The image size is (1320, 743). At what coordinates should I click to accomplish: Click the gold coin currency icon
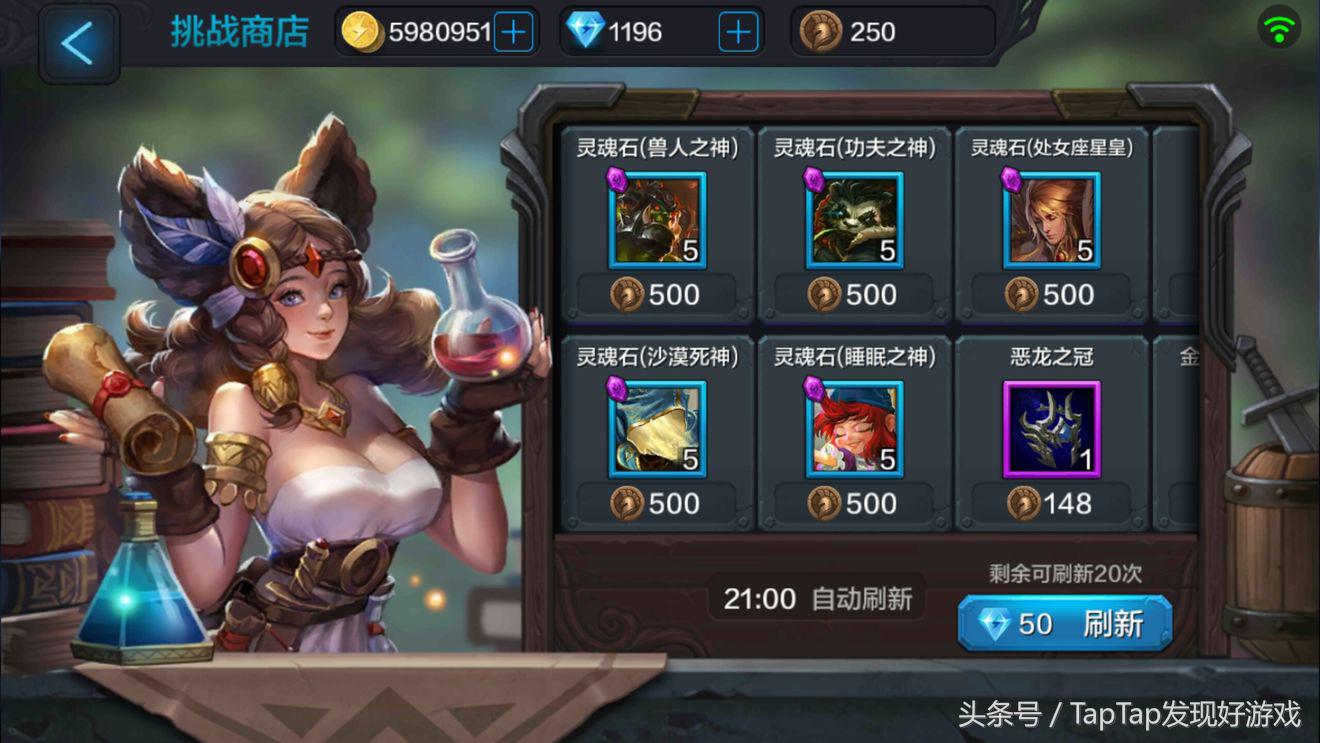coord(360,31)
